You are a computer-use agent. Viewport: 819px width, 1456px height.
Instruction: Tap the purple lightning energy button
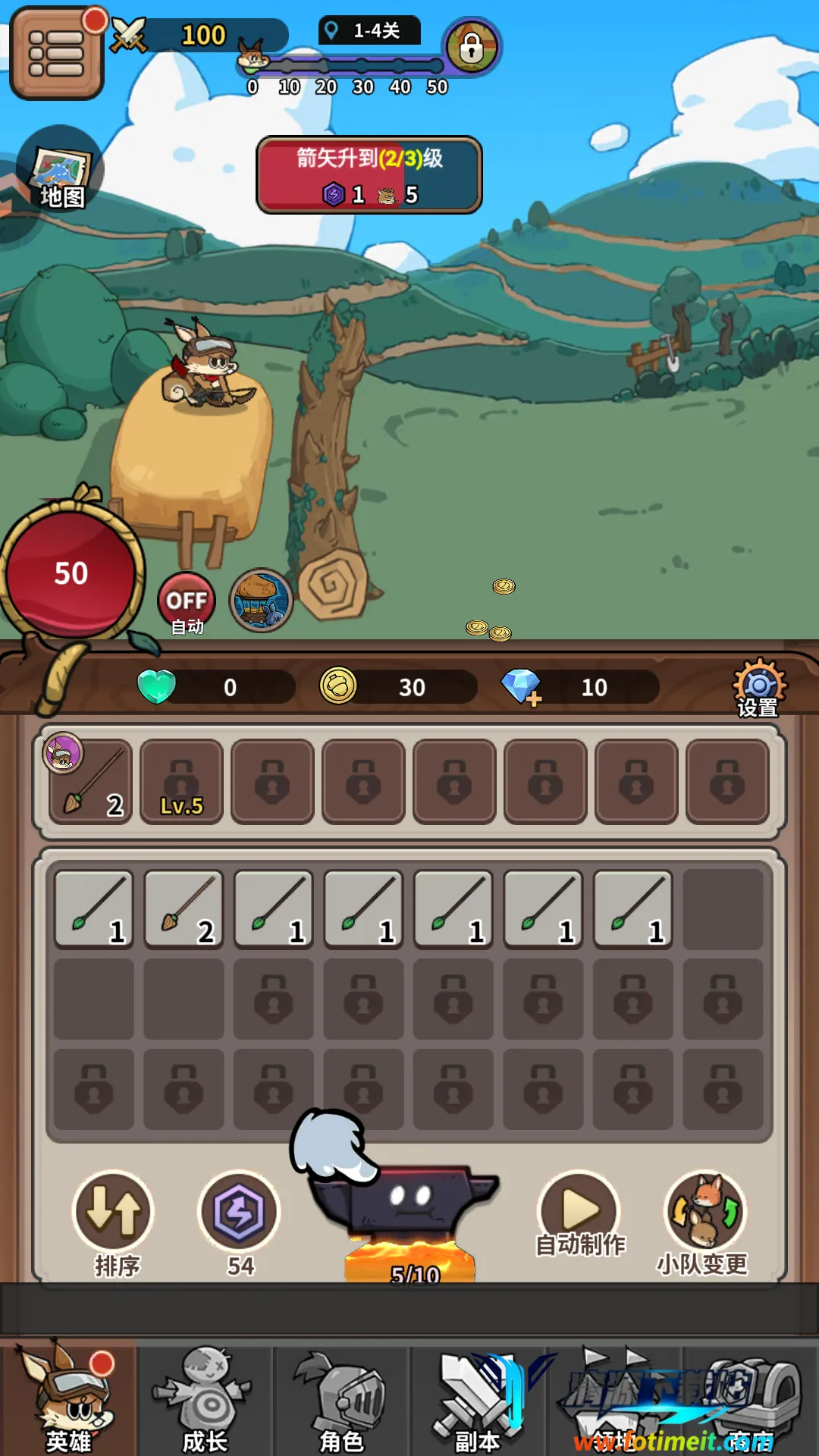click(x=239, y=1213)
